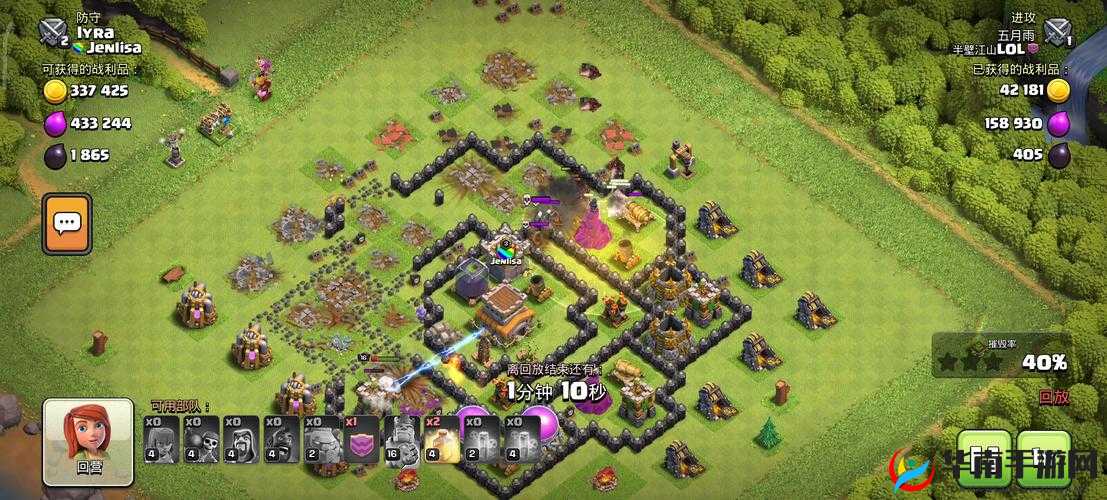Choose the Wizard troop slot
Viewport: 1107px width, 500px height.
241,439
